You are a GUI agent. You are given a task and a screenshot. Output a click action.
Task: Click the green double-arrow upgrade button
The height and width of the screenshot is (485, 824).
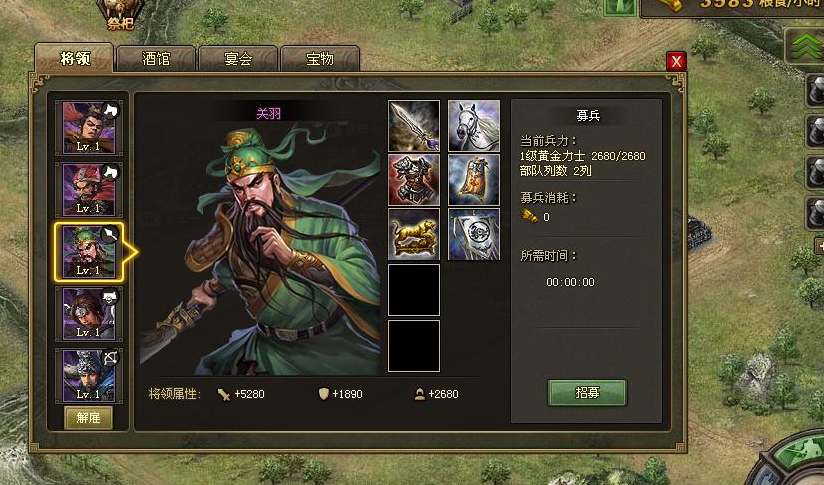click(803, 45)
